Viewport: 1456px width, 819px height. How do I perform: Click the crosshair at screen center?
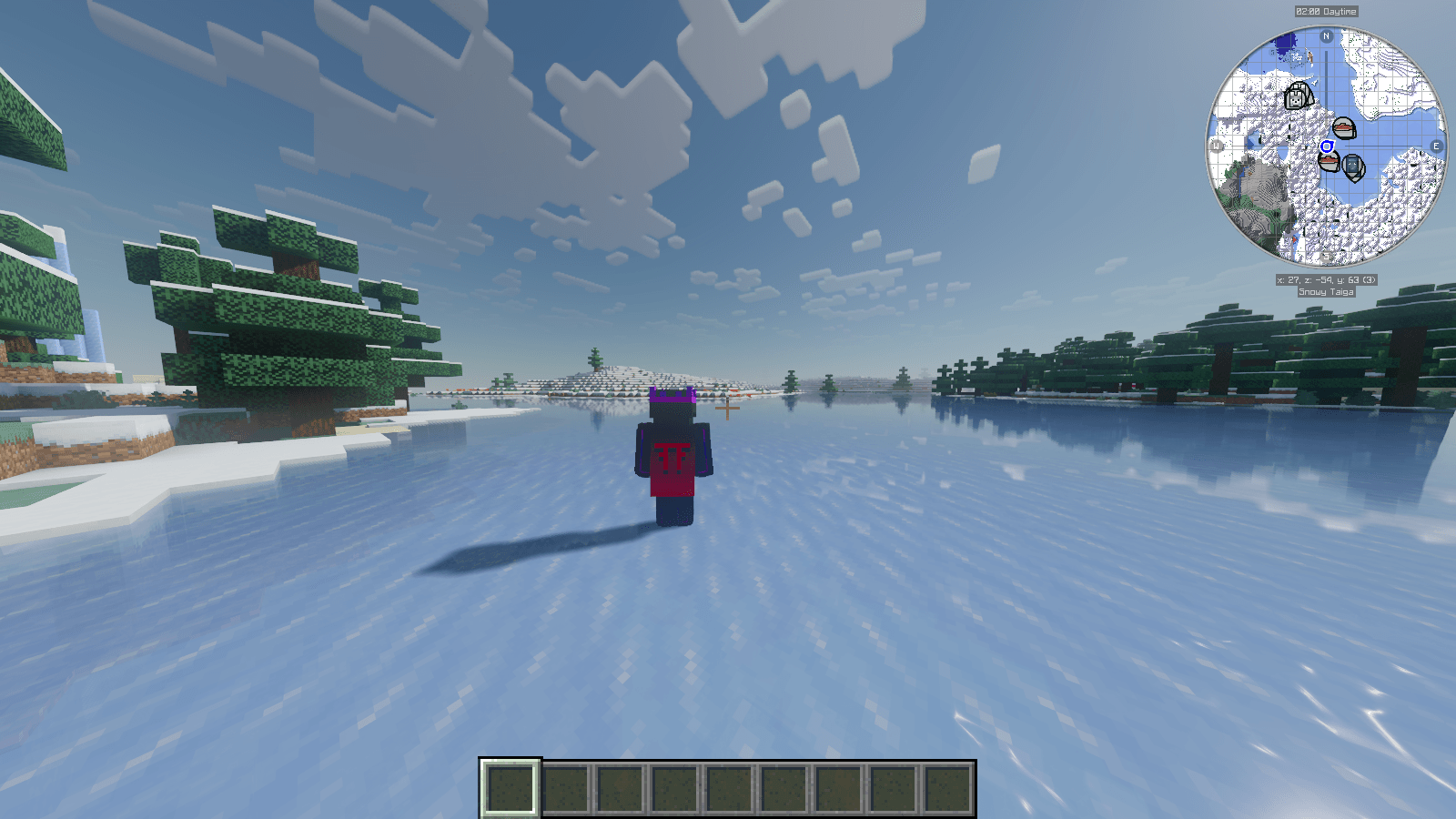point(728,409)
